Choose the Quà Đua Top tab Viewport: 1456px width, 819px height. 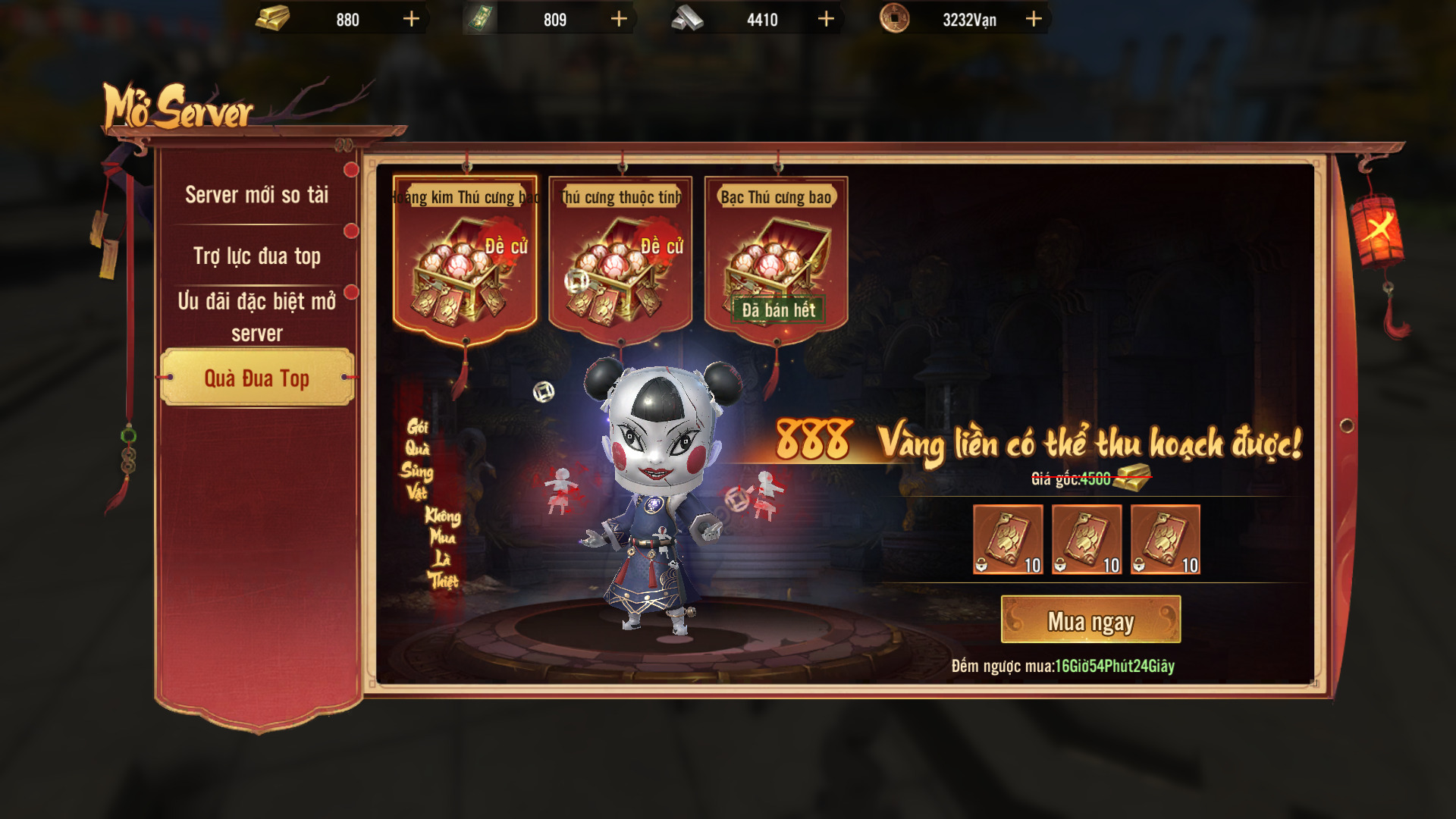click(x=256, y=378)
